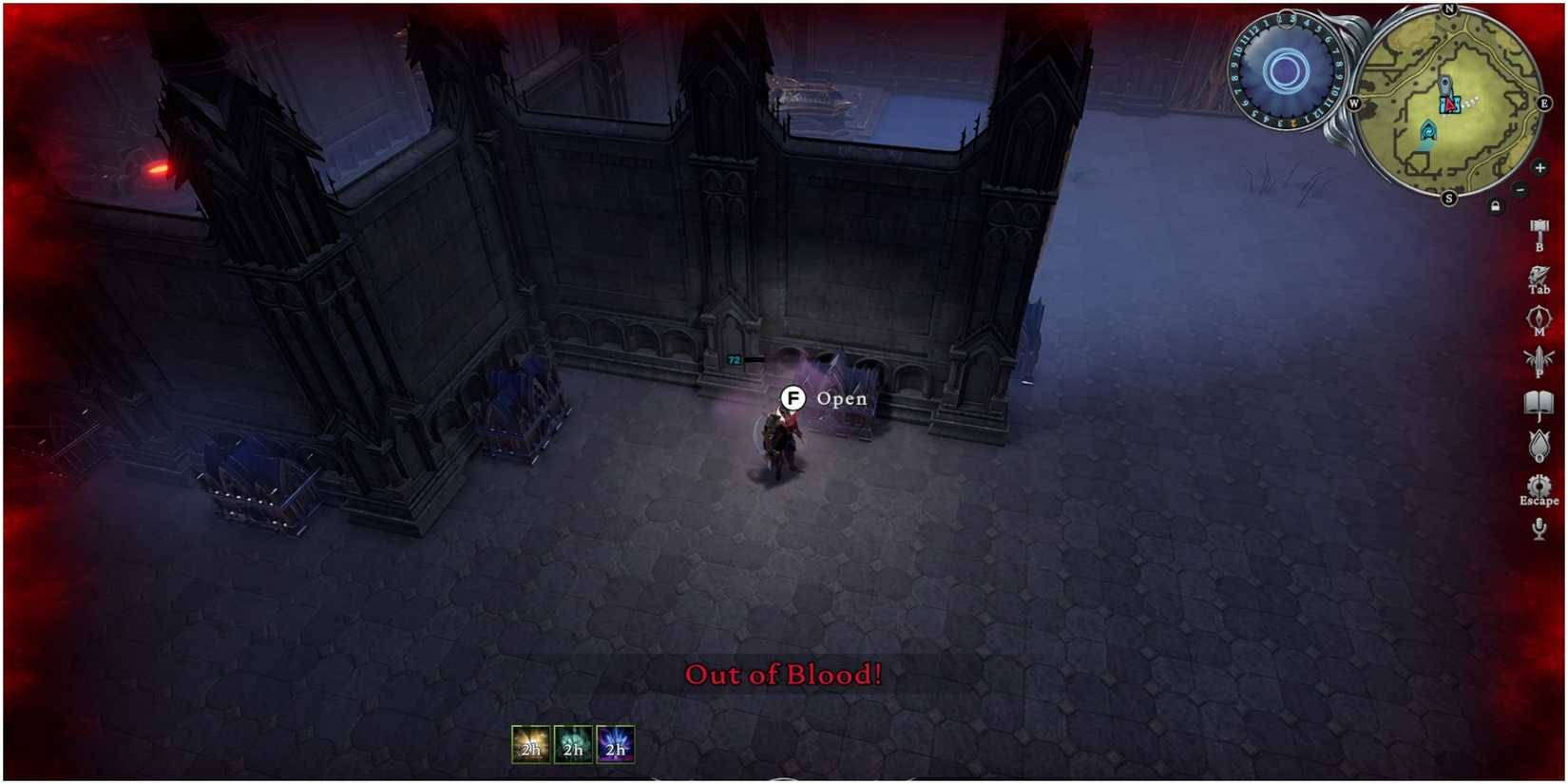Click the player arrow on the minimap

tap(1449, 105)
